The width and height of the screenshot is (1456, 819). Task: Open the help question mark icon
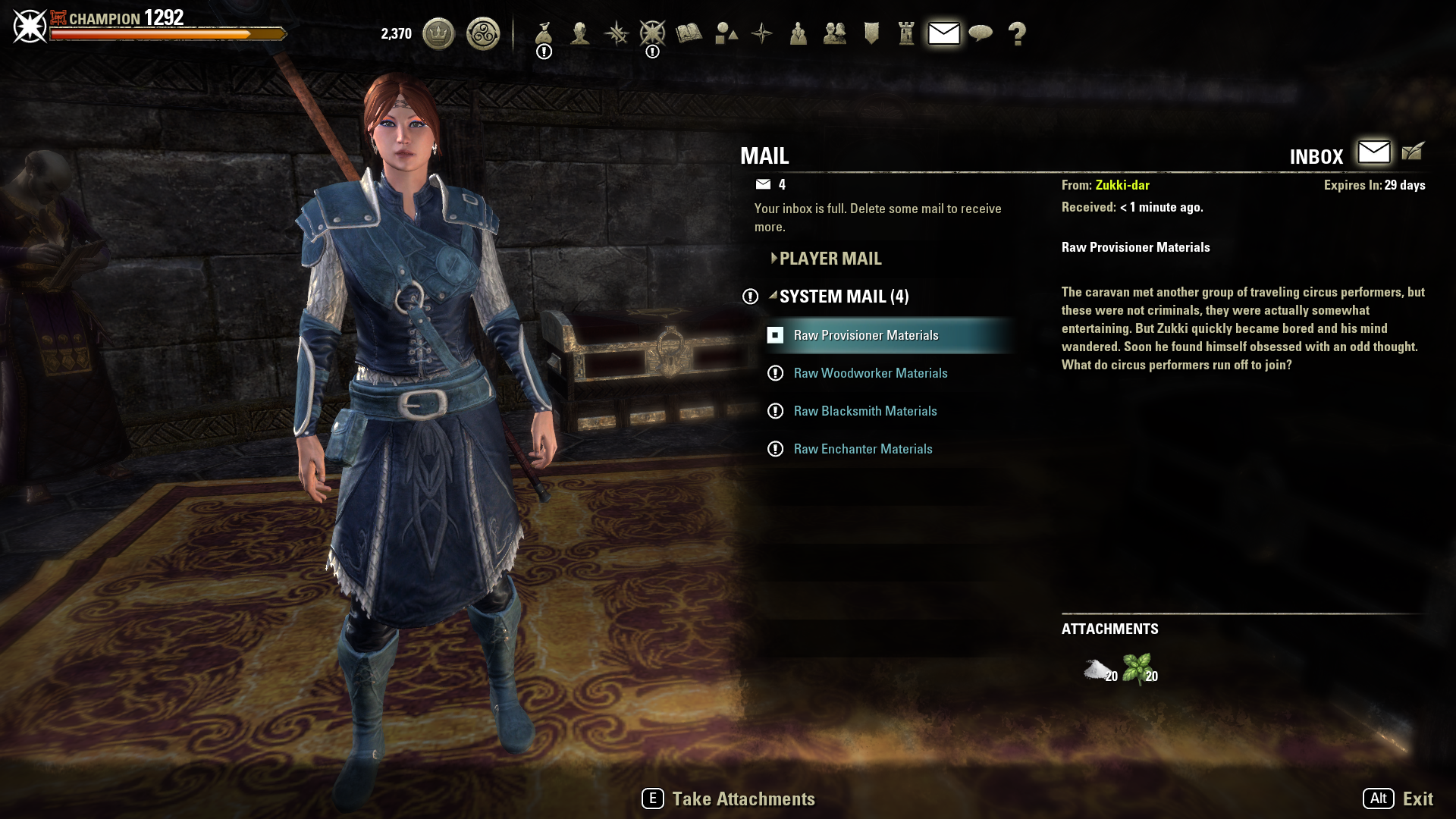[1017, 33]
